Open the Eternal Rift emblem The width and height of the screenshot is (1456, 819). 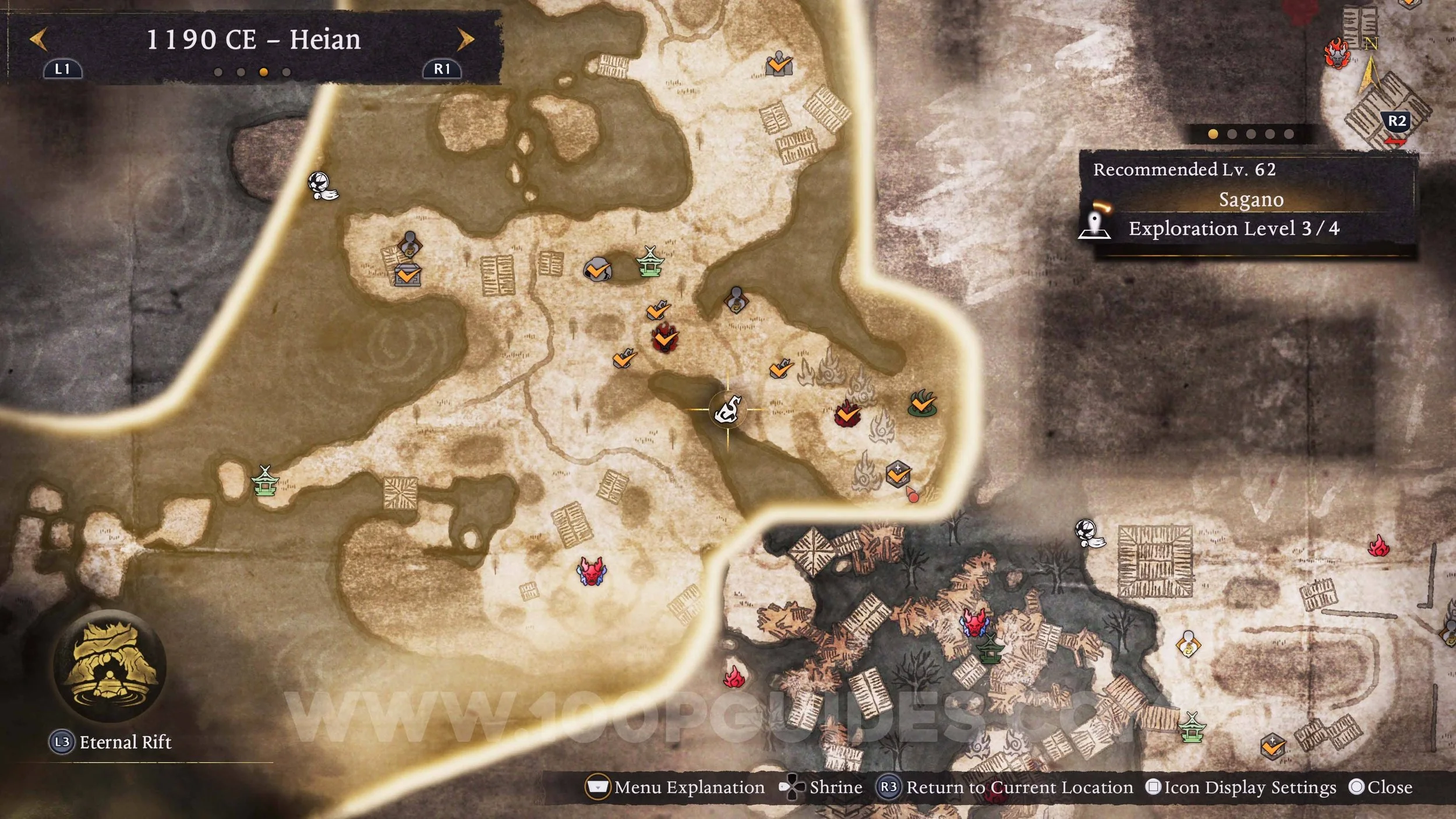pos(109,666)
